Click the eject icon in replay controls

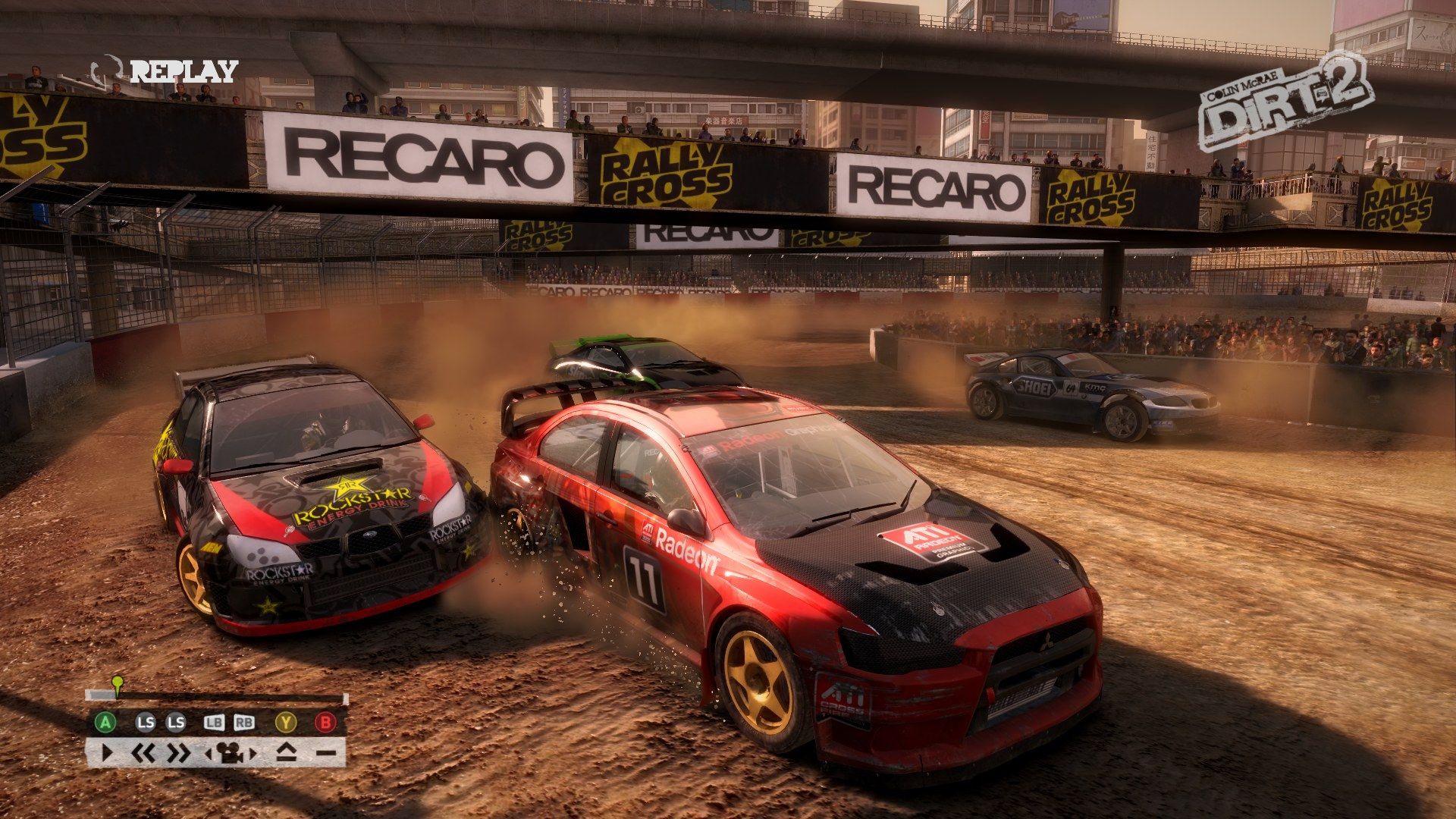(x=285, y=753)
